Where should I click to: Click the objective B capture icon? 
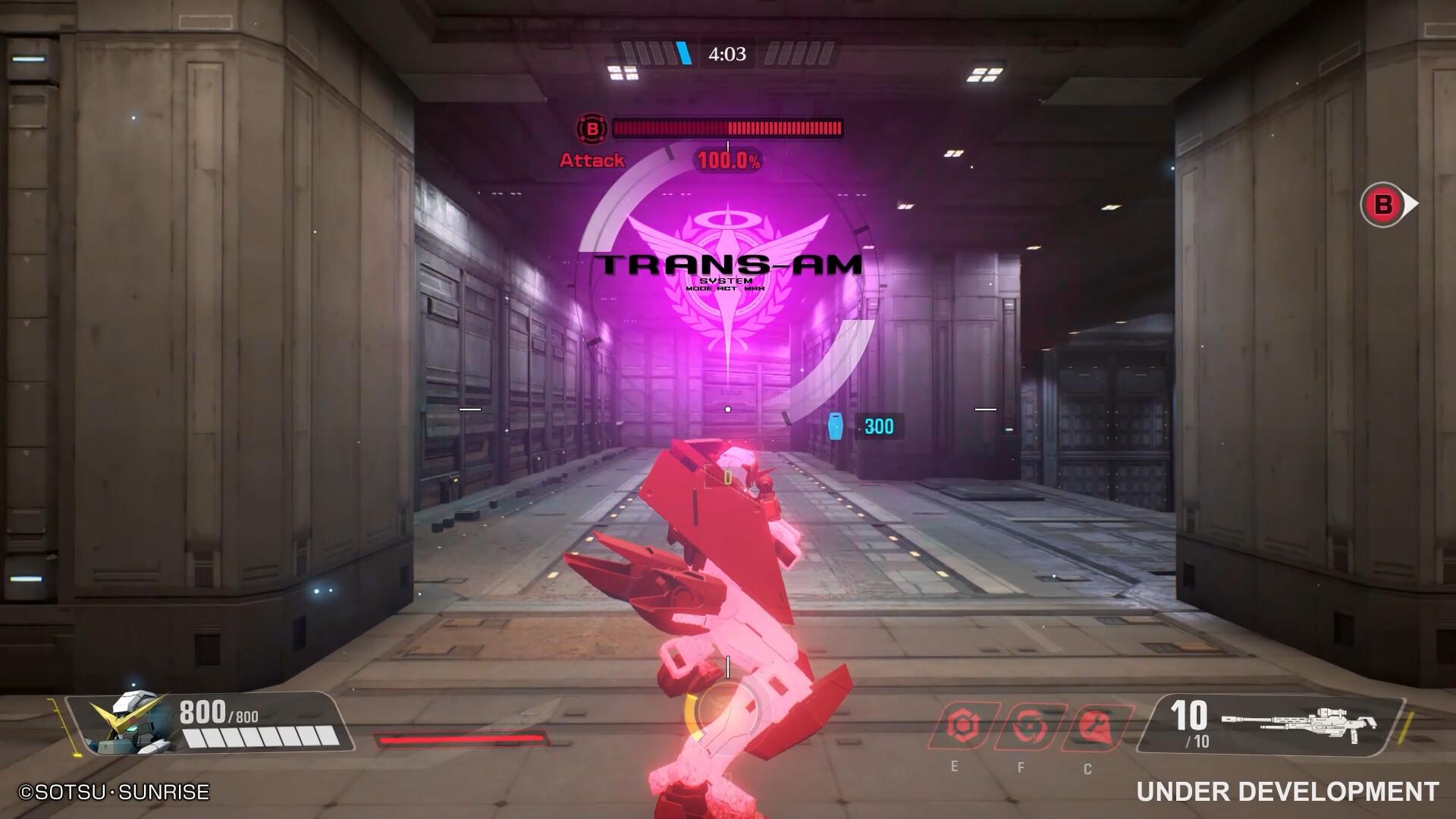coord(591,129)
